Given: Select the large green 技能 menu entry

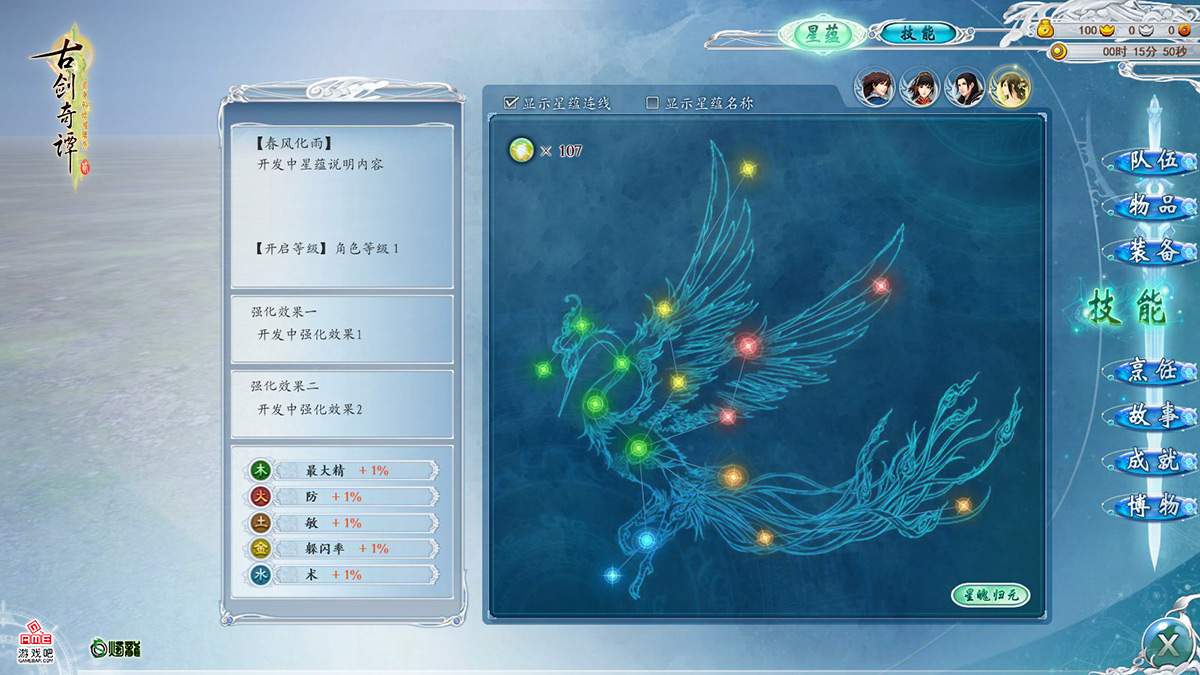Looking at the screenshot, I should pyautogui.click(x=1127, y=310).
